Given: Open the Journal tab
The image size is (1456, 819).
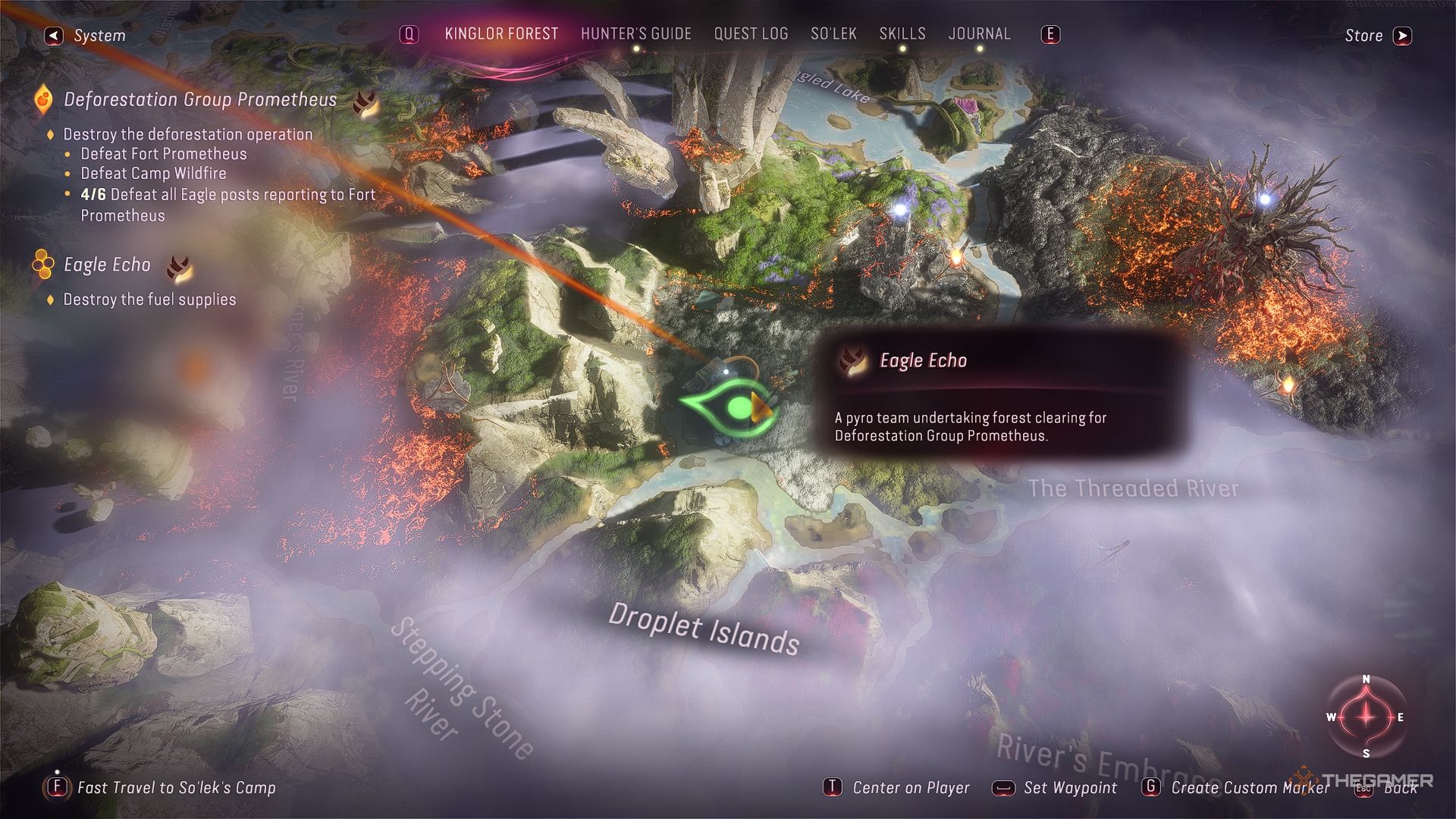Looking at the screenshot, I should tap(979, 34).
